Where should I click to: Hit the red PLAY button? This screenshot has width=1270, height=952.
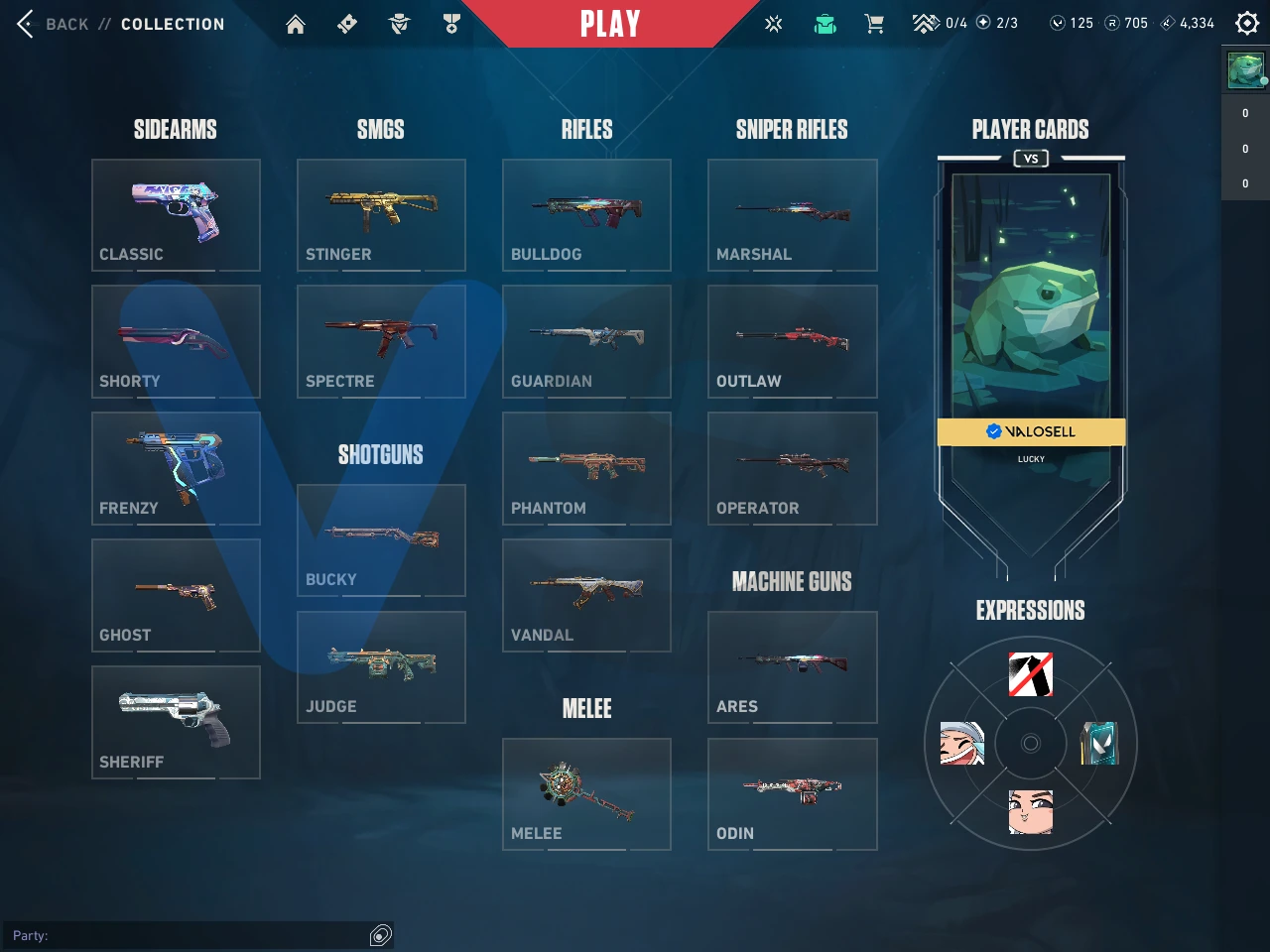pos(609,24)
